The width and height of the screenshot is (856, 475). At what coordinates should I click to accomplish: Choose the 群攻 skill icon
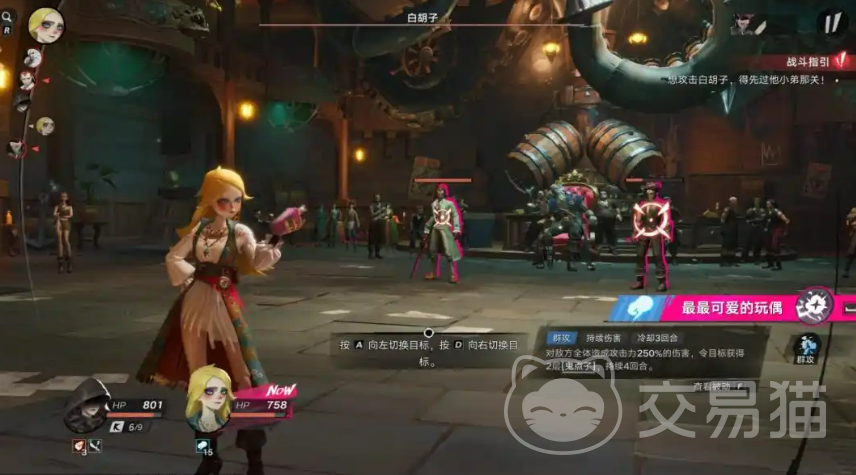(x=806, y=349)
